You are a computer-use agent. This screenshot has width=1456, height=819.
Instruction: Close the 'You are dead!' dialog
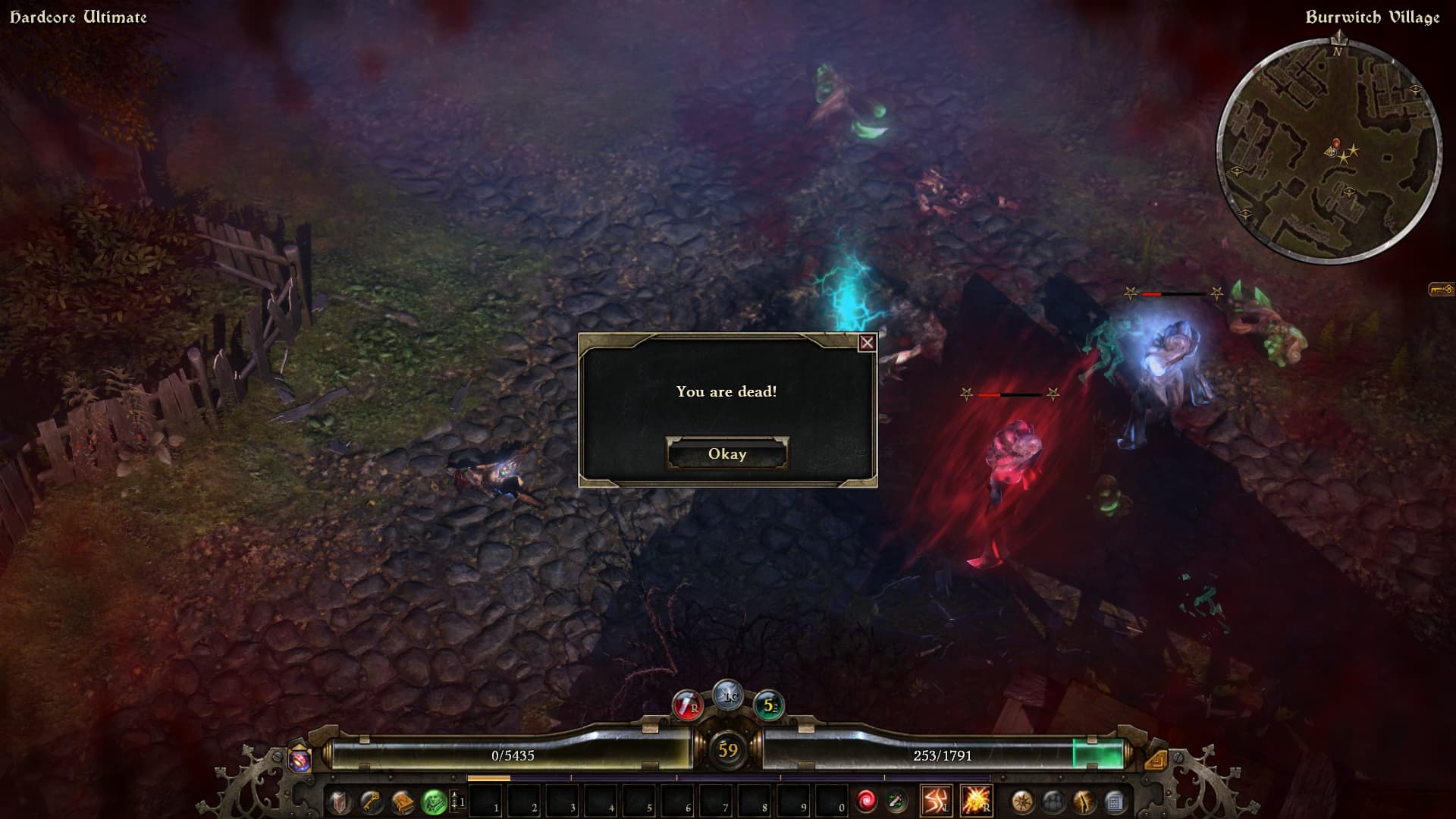point(867,343)
